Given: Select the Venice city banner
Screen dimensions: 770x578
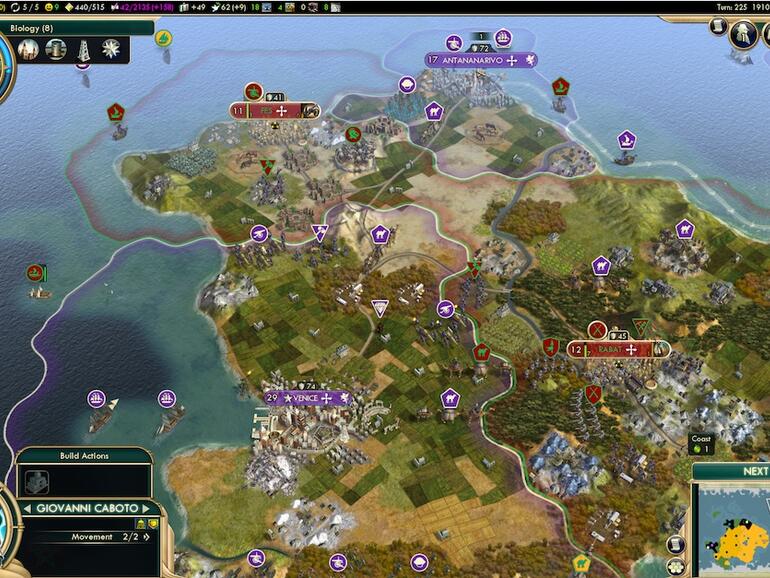Looking at the screenshot, I should point(306,398).
